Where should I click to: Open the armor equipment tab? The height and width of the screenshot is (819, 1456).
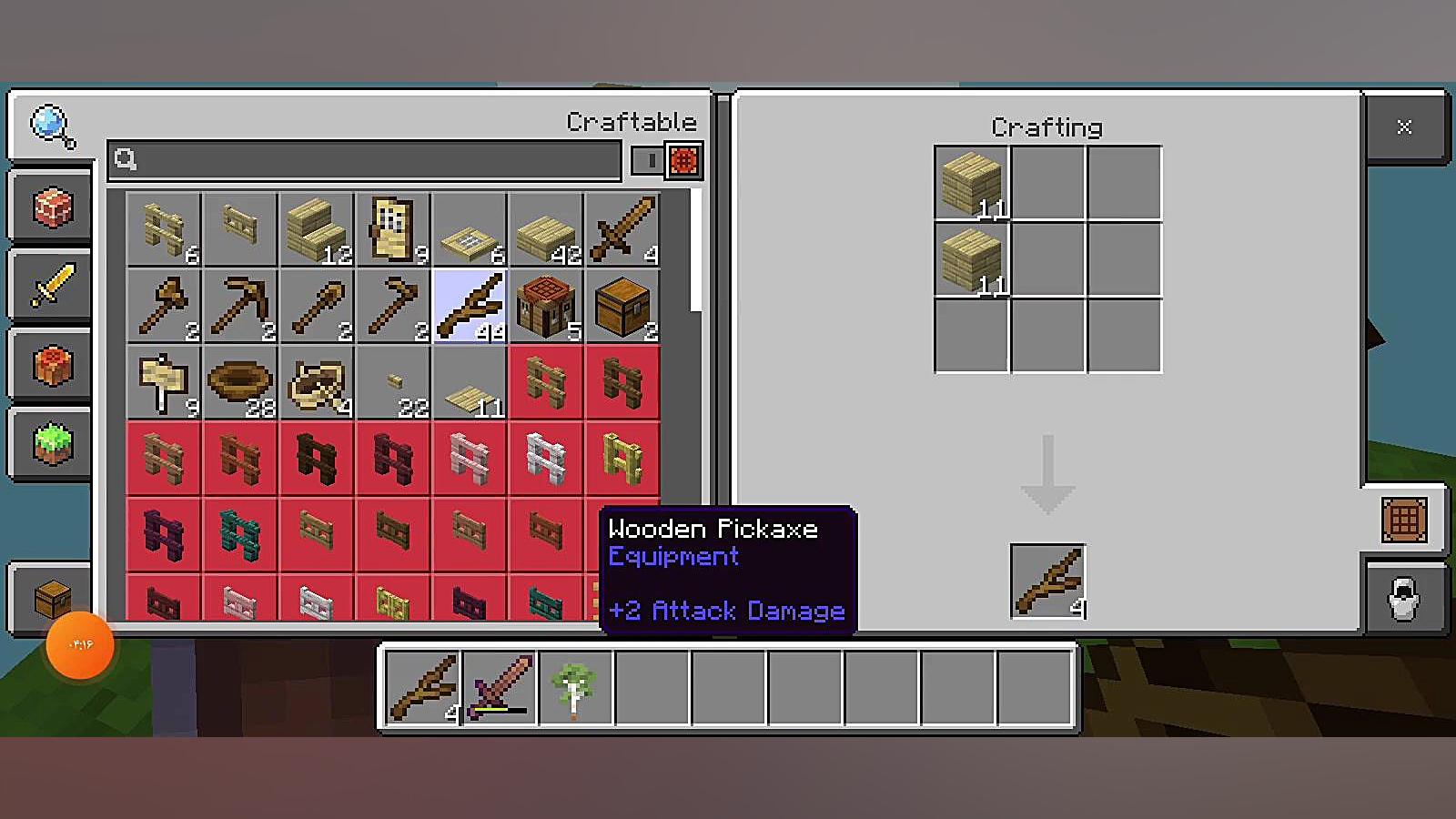1403,599
